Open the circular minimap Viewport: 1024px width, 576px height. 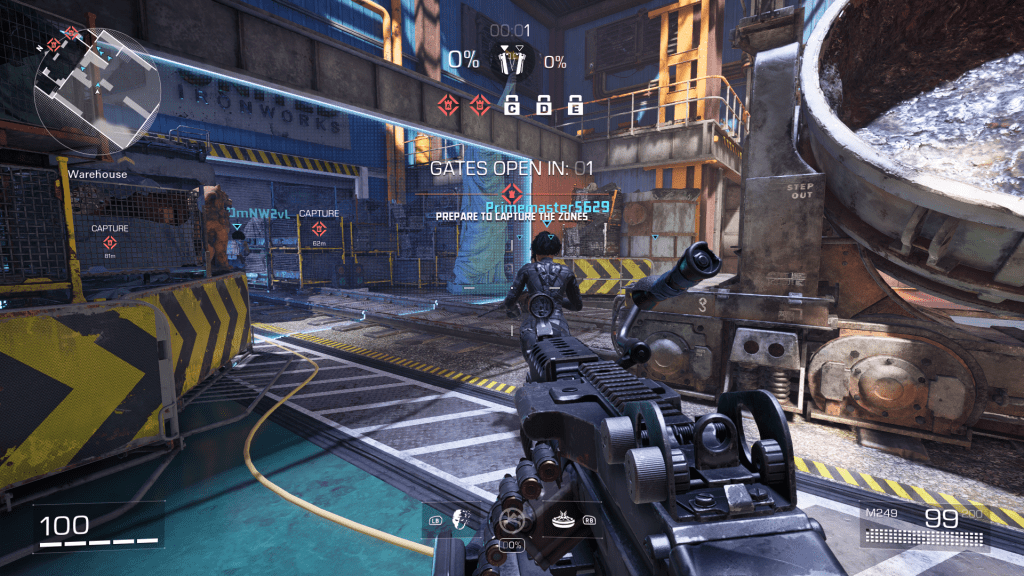click(97, 88)
